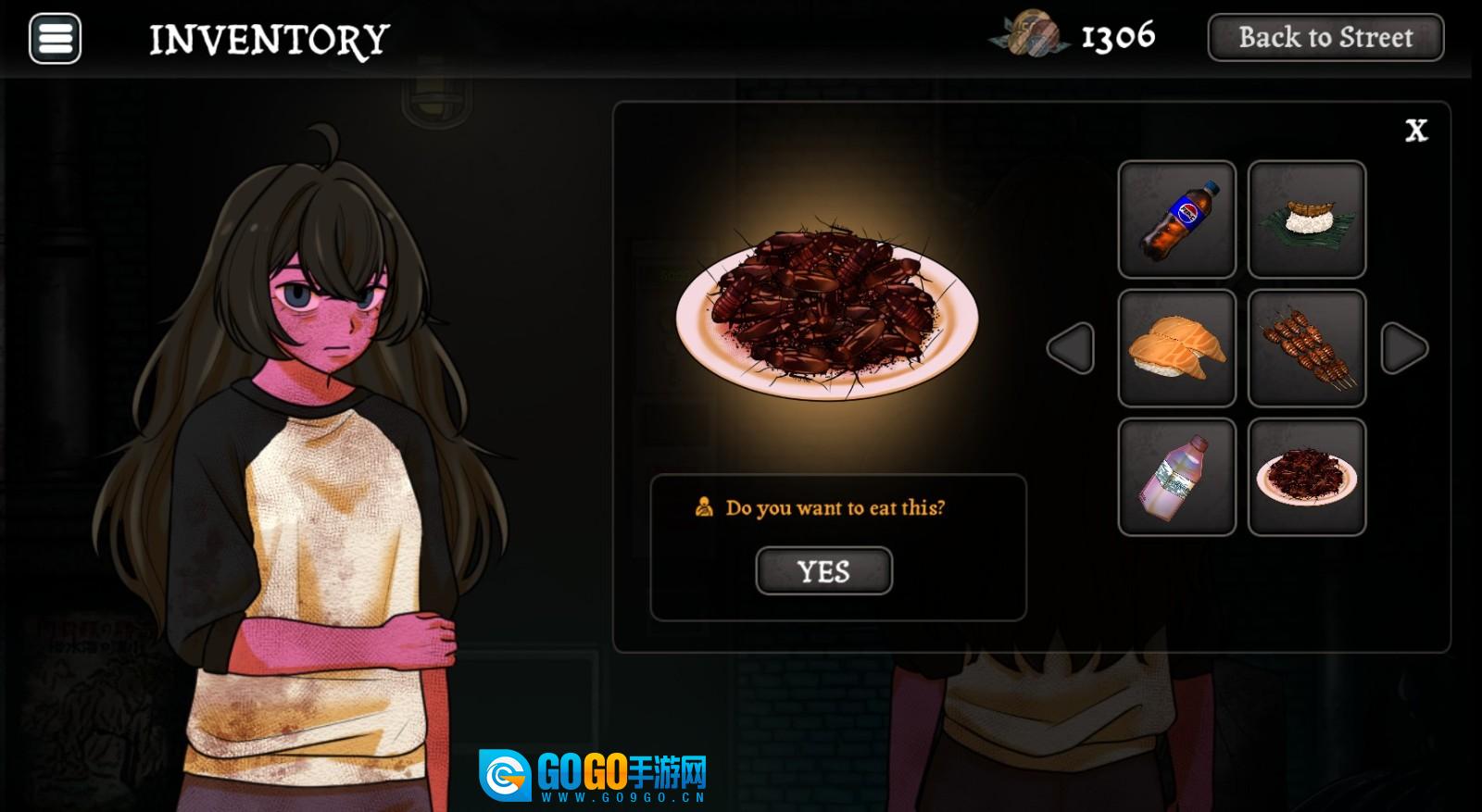This screenshot has width=1482, height=812.
Task: Show next inventory page with right arrow
Action: (x=1404, y=348)
